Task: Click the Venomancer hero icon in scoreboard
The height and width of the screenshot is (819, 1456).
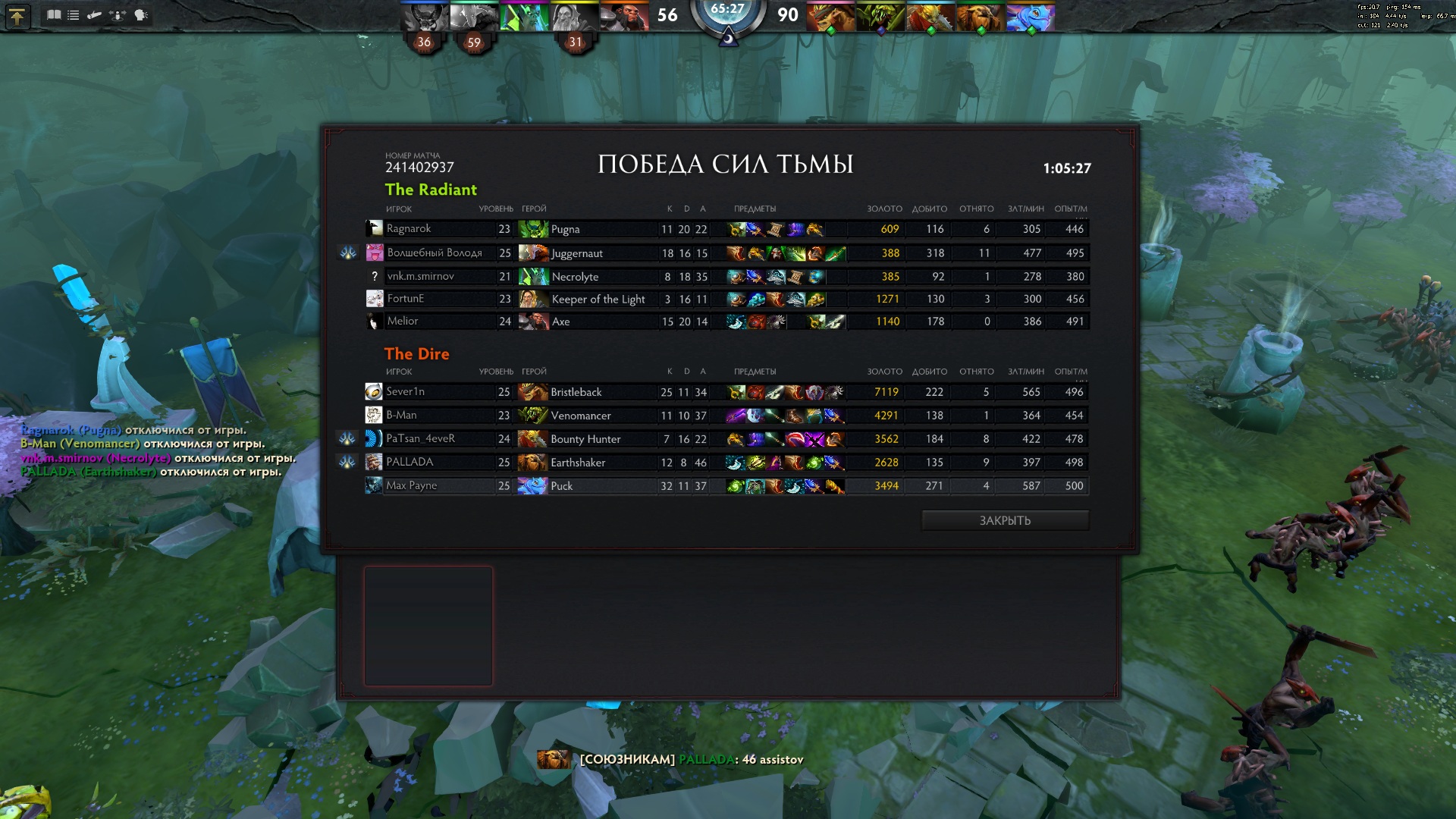Action: pos(533,416)
